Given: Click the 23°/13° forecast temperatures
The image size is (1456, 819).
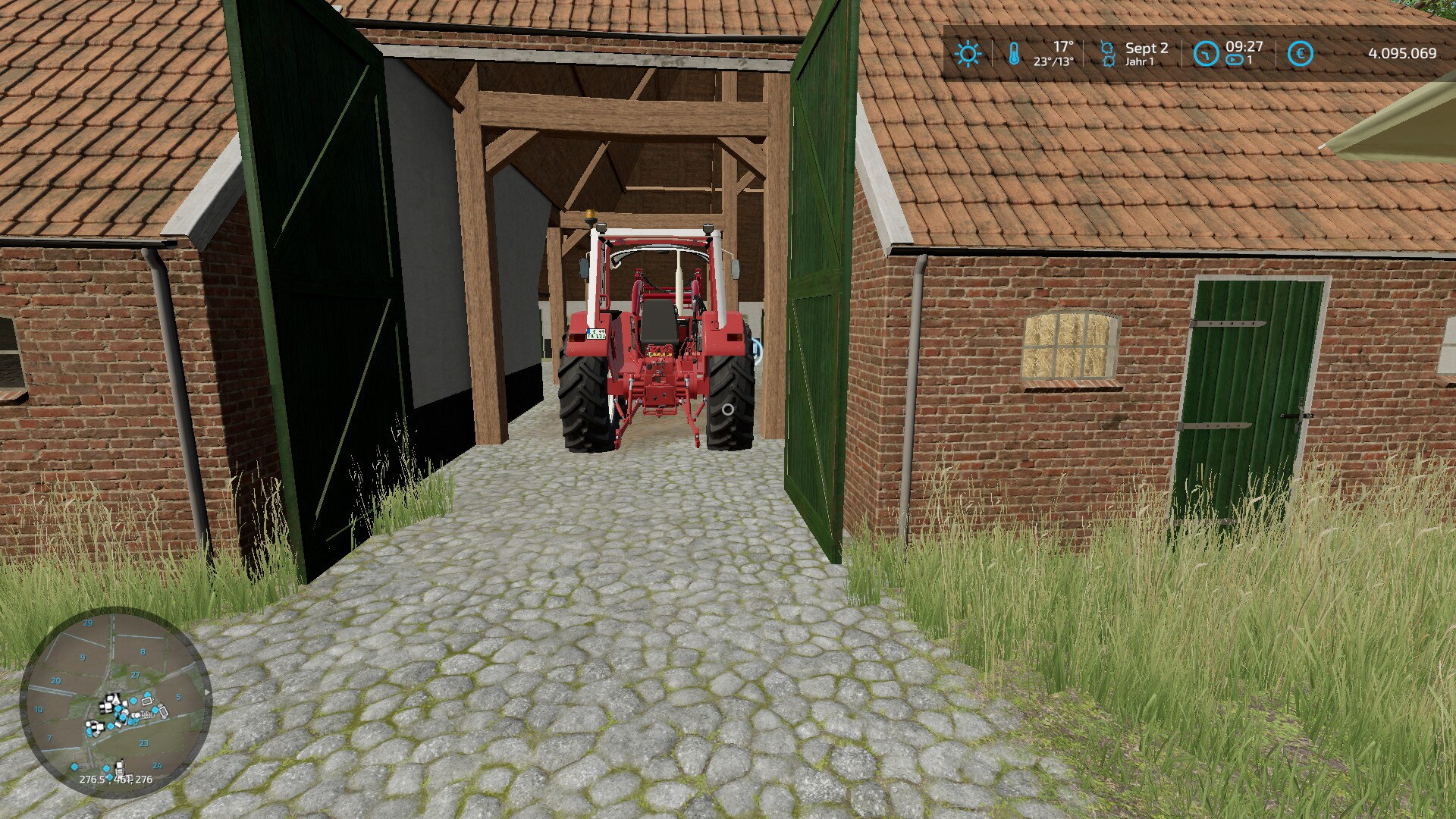Looking at the screenshot, I should coord(1054,60).
